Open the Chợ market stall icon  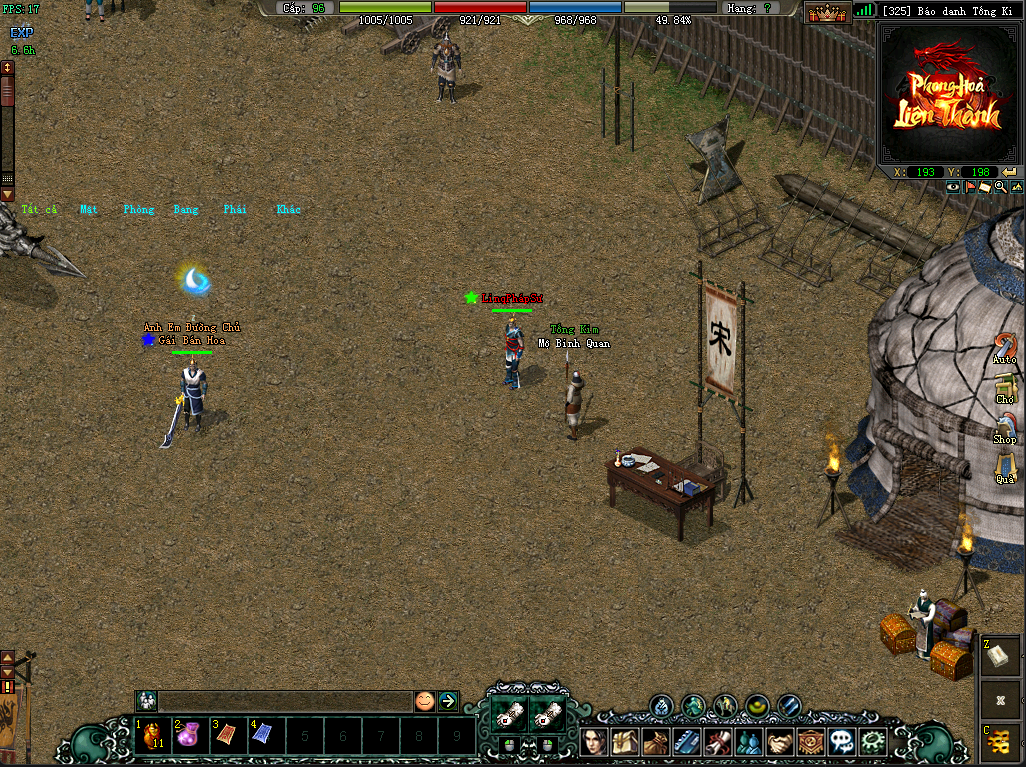[x=1005, y=387]
